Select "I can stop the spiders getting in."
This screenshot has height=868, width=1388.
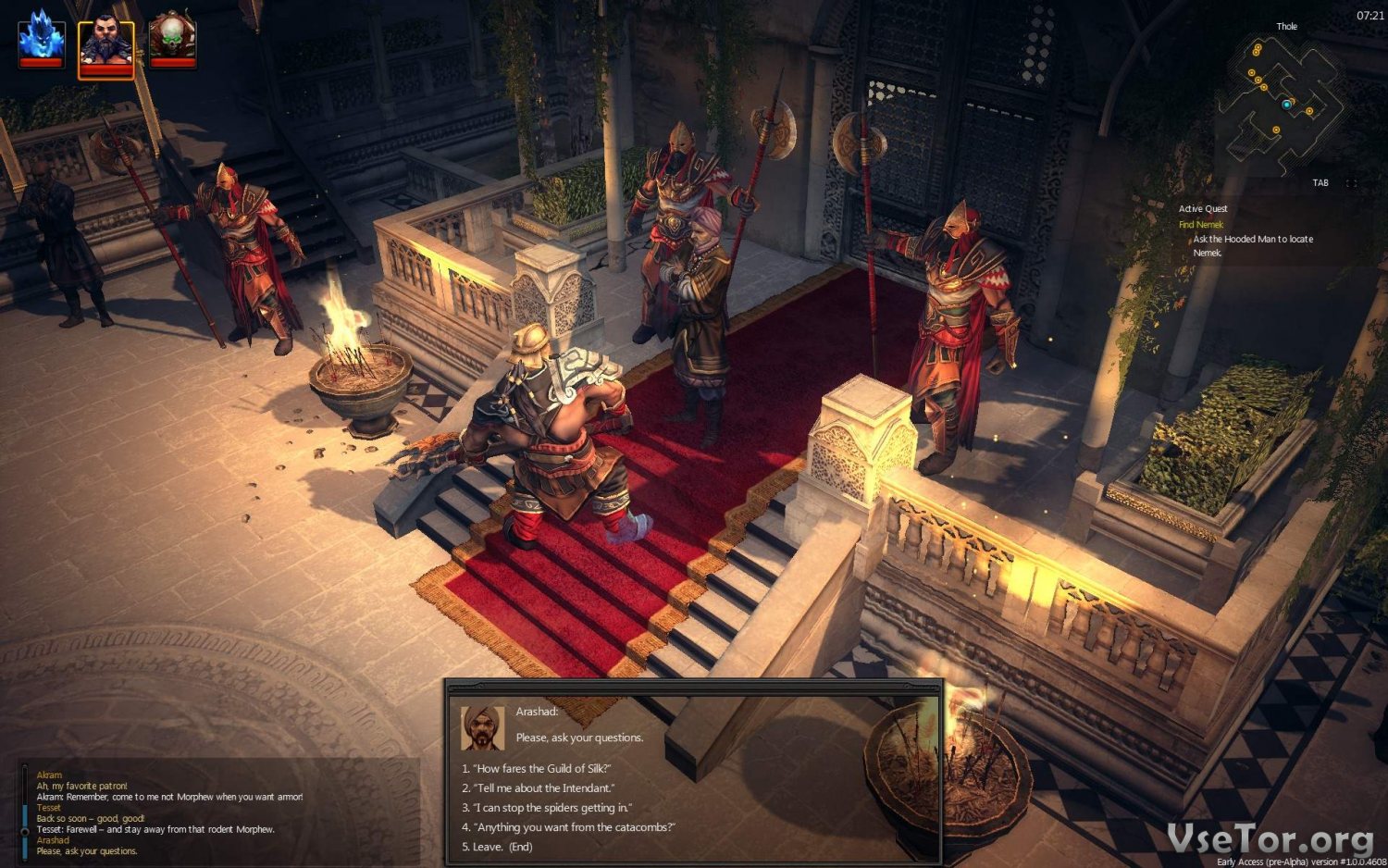547,808
